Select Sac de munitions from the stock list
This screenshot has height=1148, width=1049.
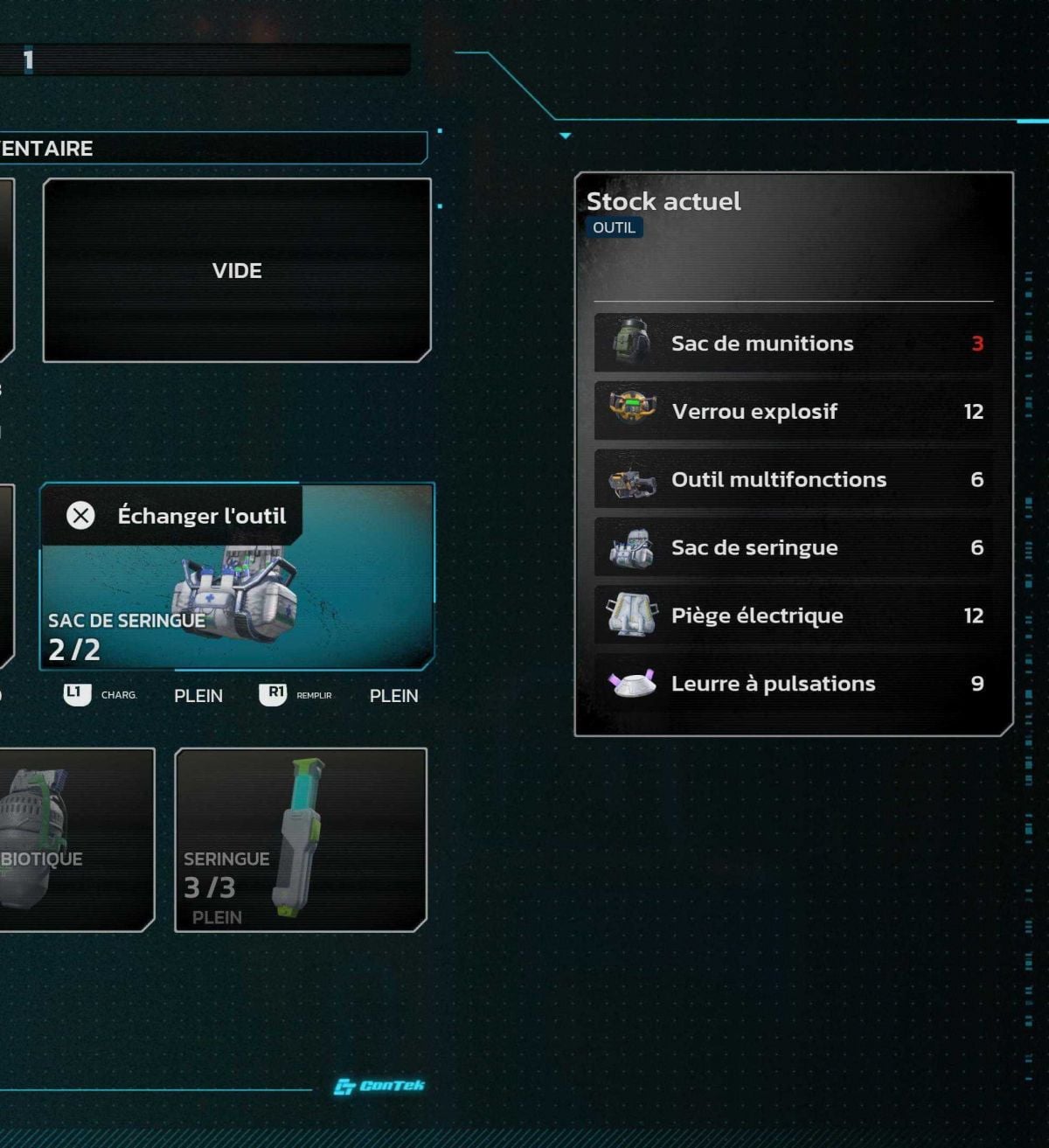[x=793, y=344]
